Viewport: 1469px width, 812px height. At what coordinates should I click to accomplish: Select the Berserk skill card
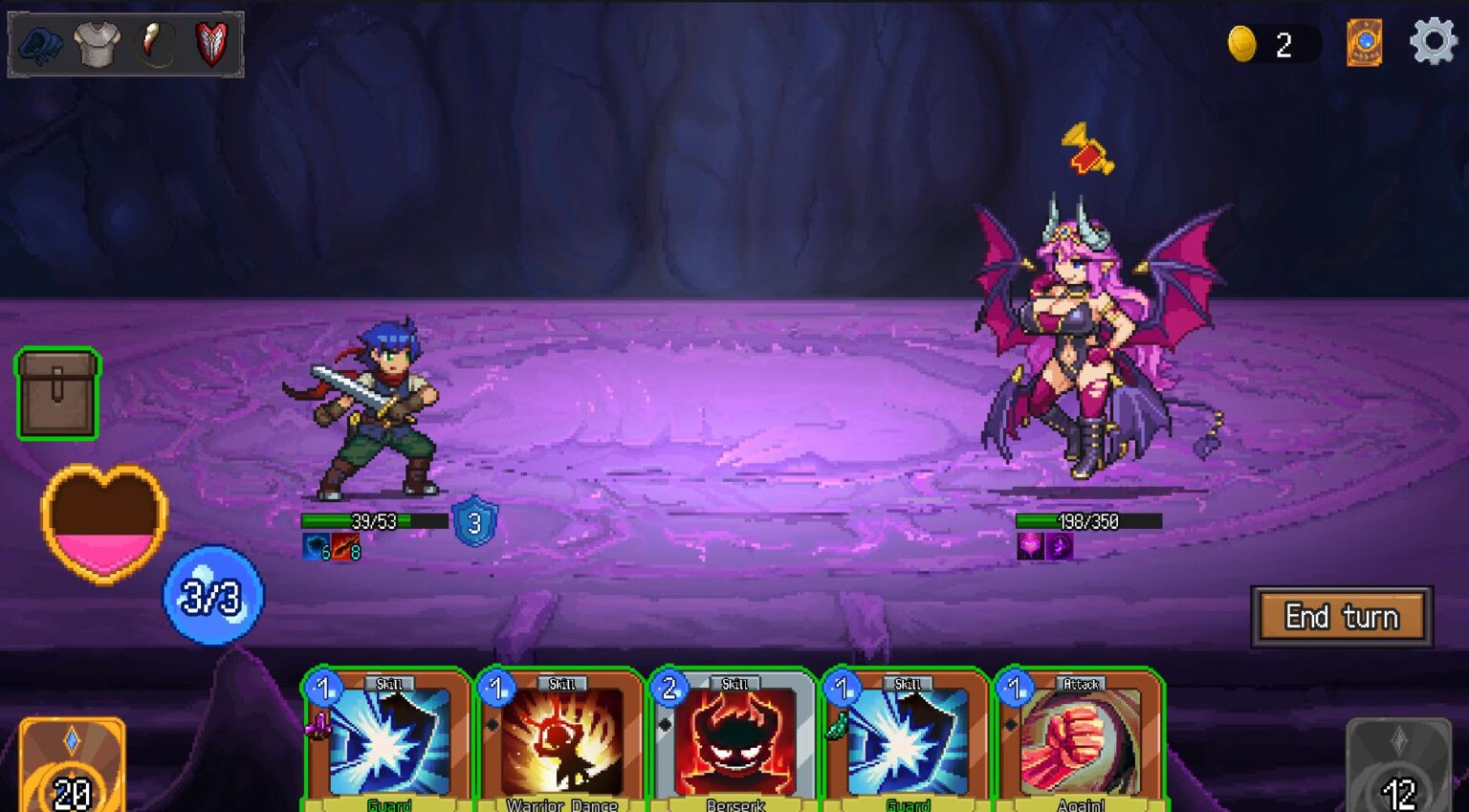click(734, 746)
